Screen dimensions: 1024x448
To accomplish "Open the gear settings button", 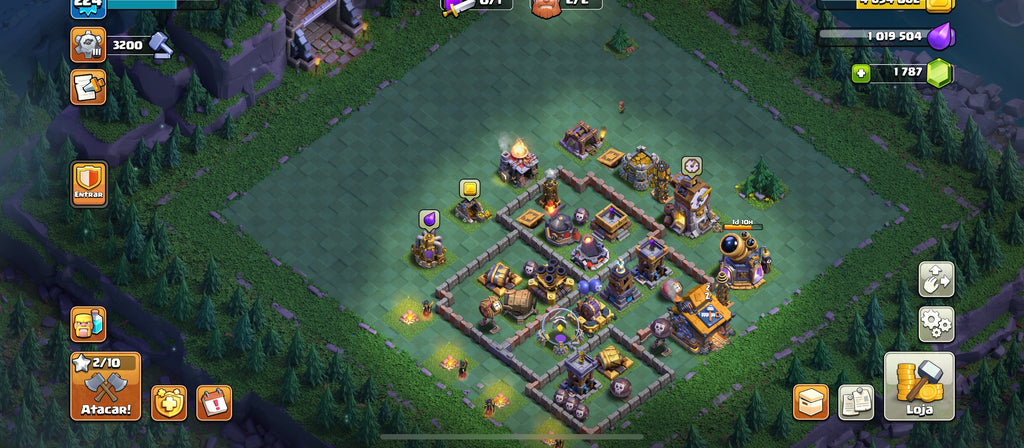I will [x=936, y=324].
